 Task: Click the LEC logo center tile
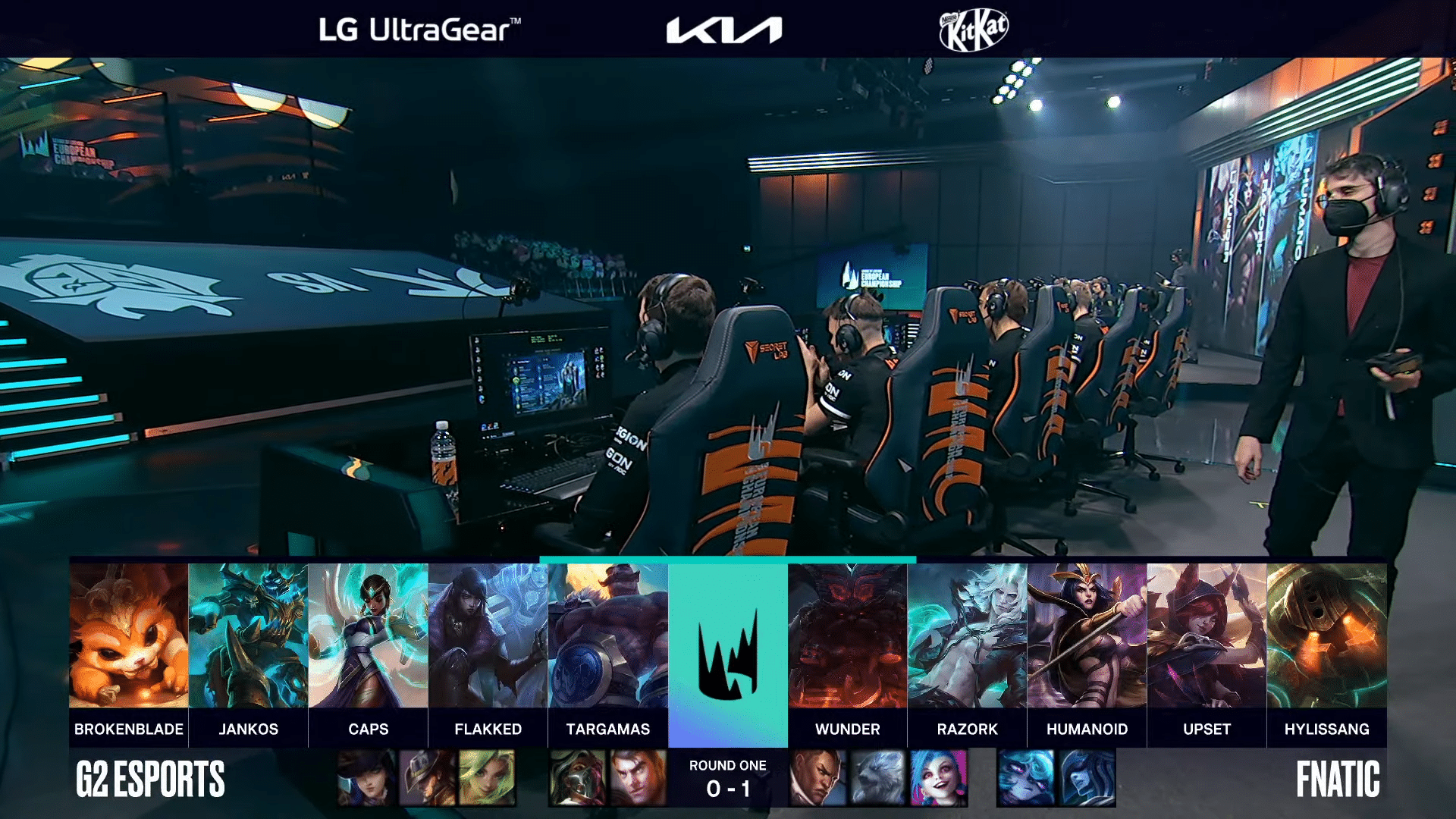pos(727,654)
